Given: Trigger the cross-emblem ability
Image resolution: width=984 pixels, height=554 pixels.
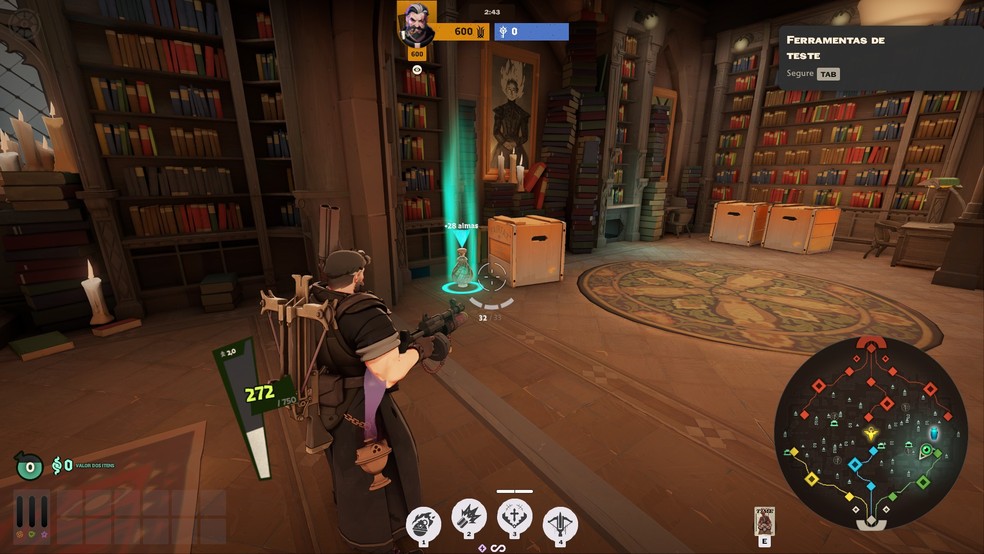Looking at the screenshot, I should point(514,518).
